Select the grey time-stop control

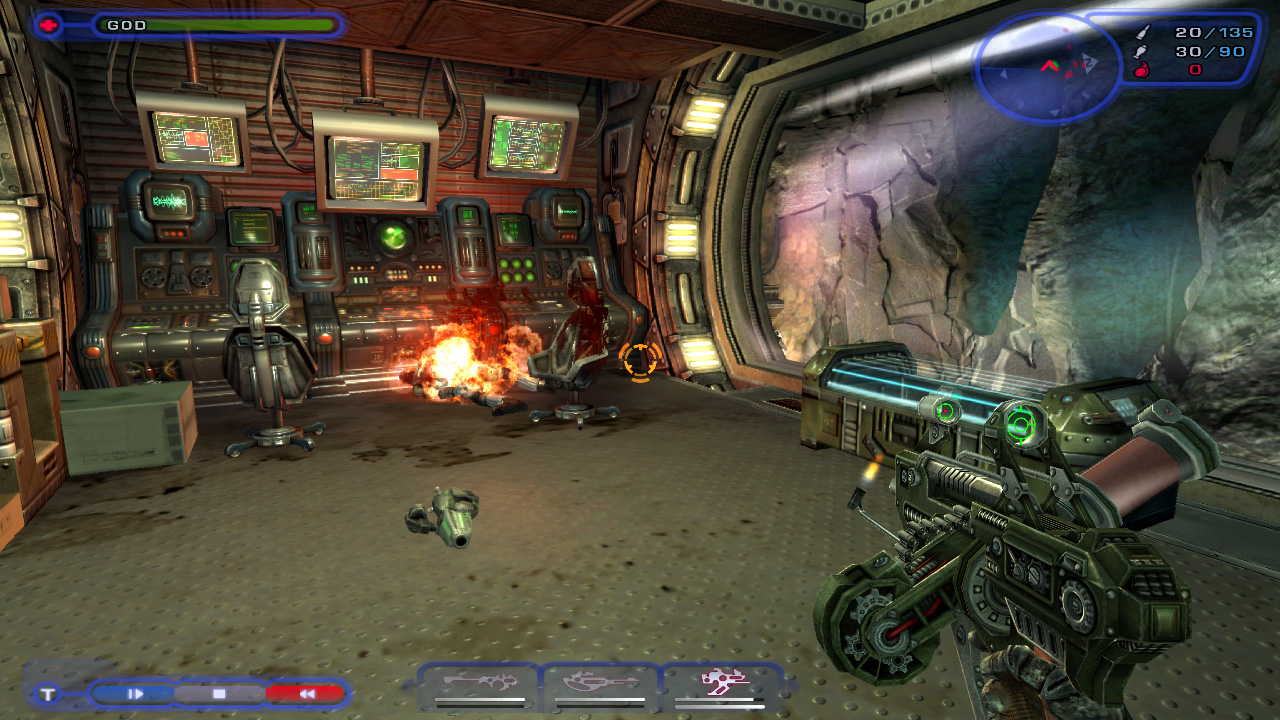(x=219, y=693)
